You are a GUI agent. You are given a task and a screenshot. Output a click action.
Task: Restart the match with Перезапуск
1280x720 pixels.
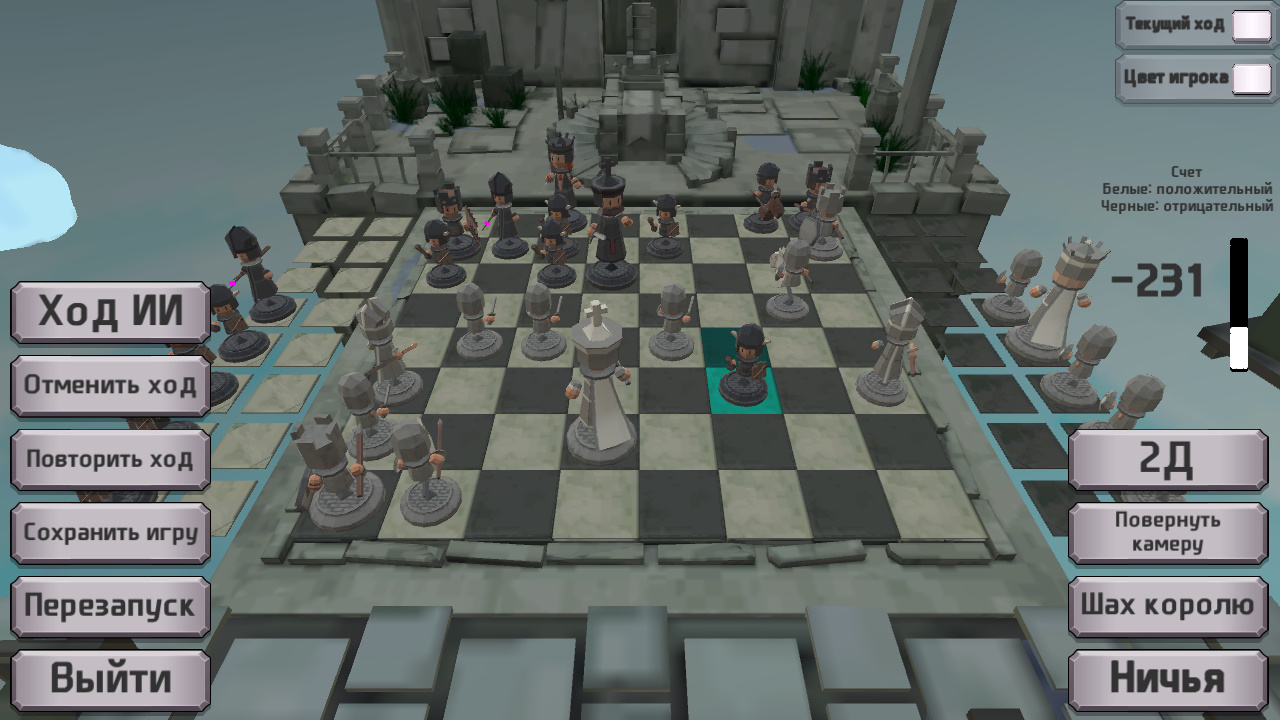pyautogui.click(x=110, y=606)
